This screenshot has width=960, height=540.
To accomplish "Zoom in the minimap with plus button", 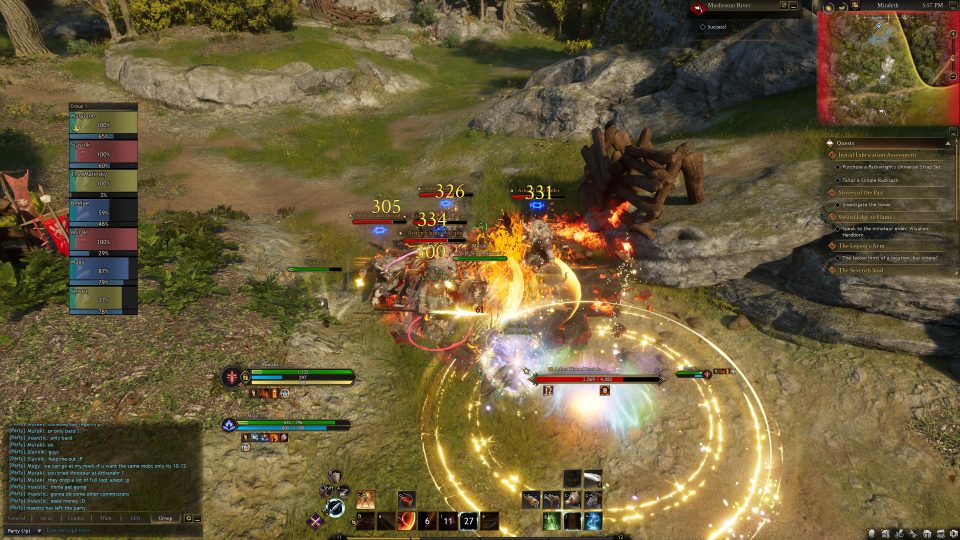I will click(951, 36).
